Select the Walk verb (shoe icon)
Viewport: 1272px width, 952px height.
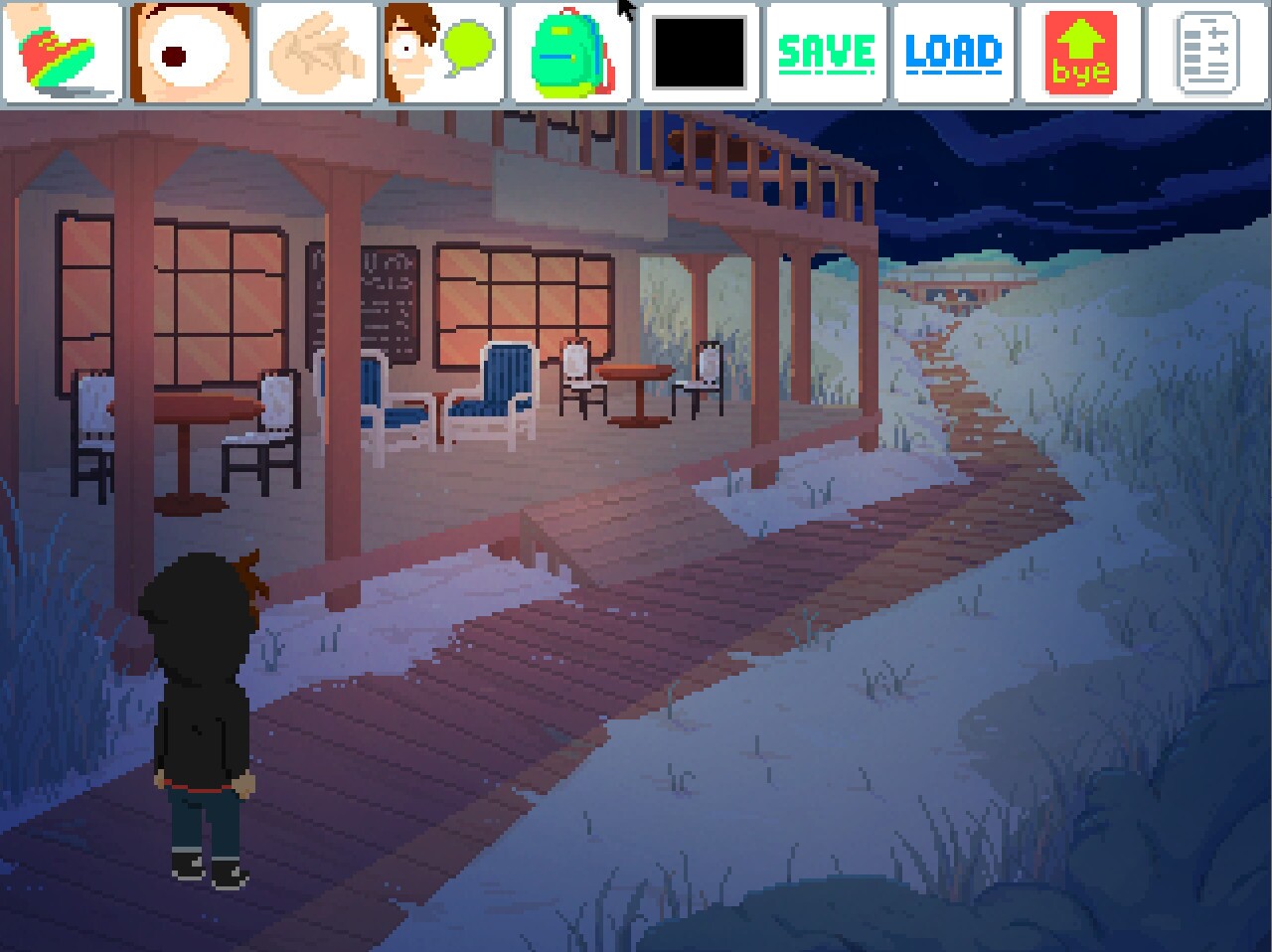pyautogui.click(x=60, y=55)
